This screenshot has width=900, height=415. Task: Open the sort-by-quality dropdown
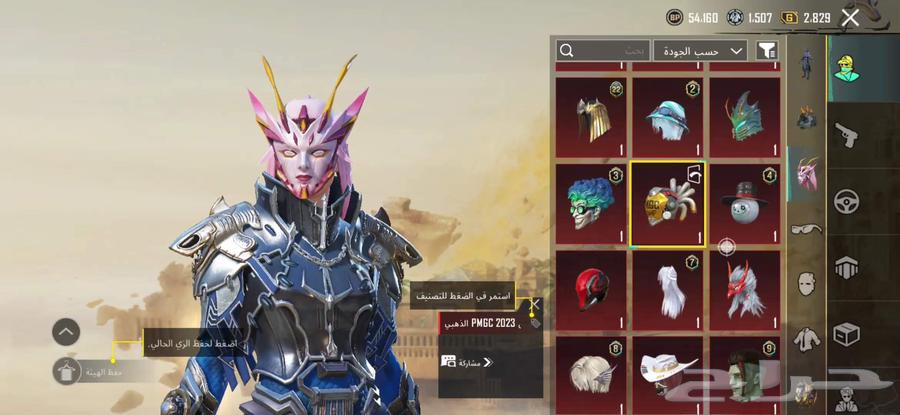[x=699, y=50]
